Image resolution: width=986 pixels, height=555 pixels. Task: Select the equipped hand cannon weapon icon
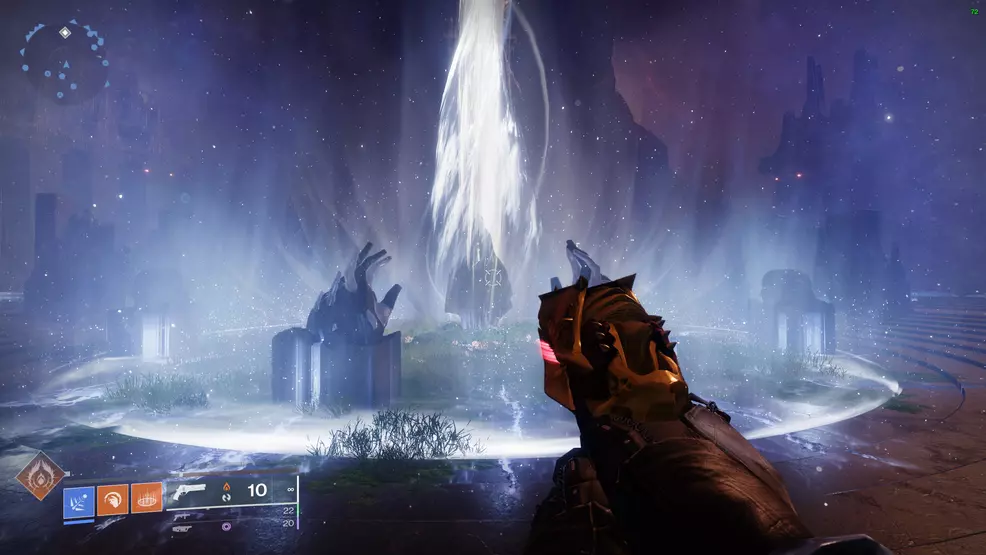tap(190, 491)
